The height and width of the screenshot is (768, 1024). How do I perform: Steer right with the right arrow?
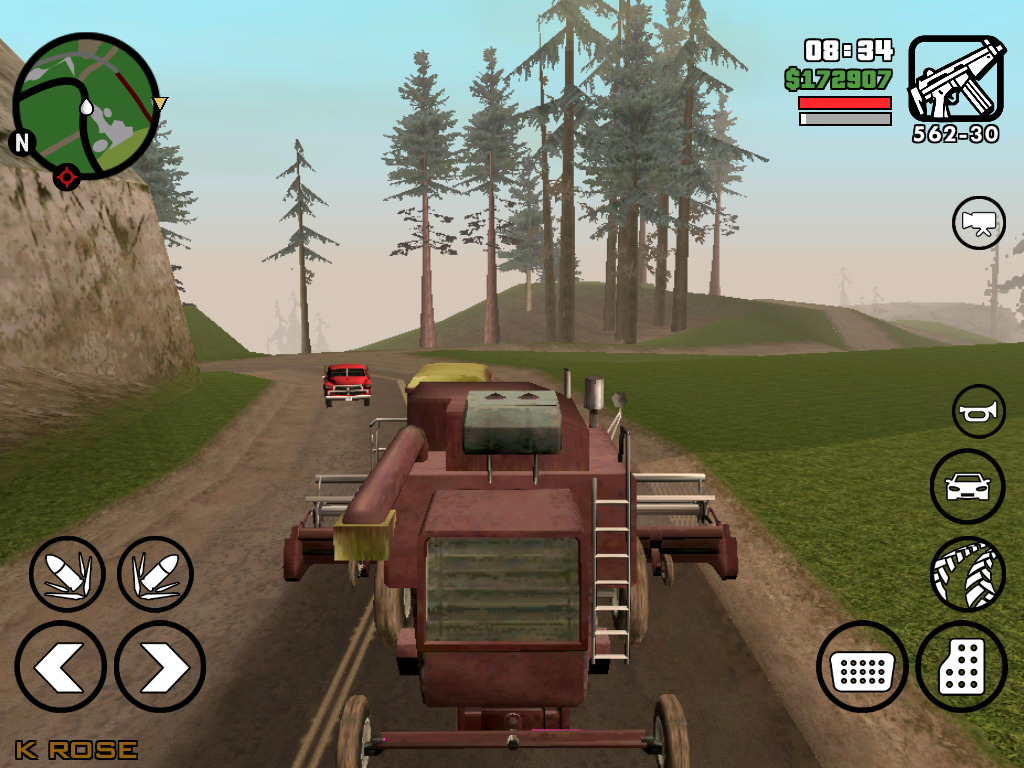click(x=160, y=667)
